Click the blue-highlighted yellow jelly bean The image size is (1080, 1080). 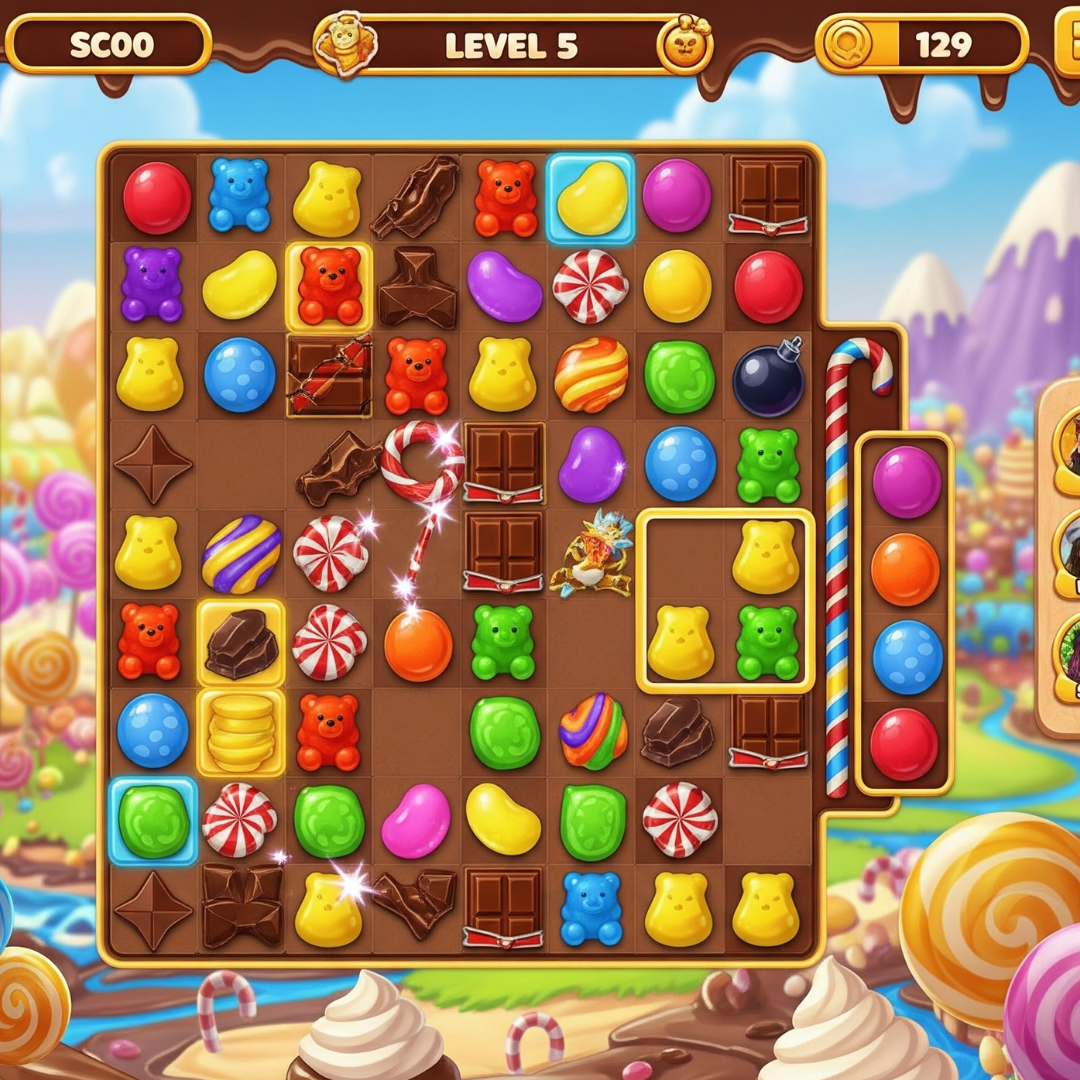pos(590,198)
